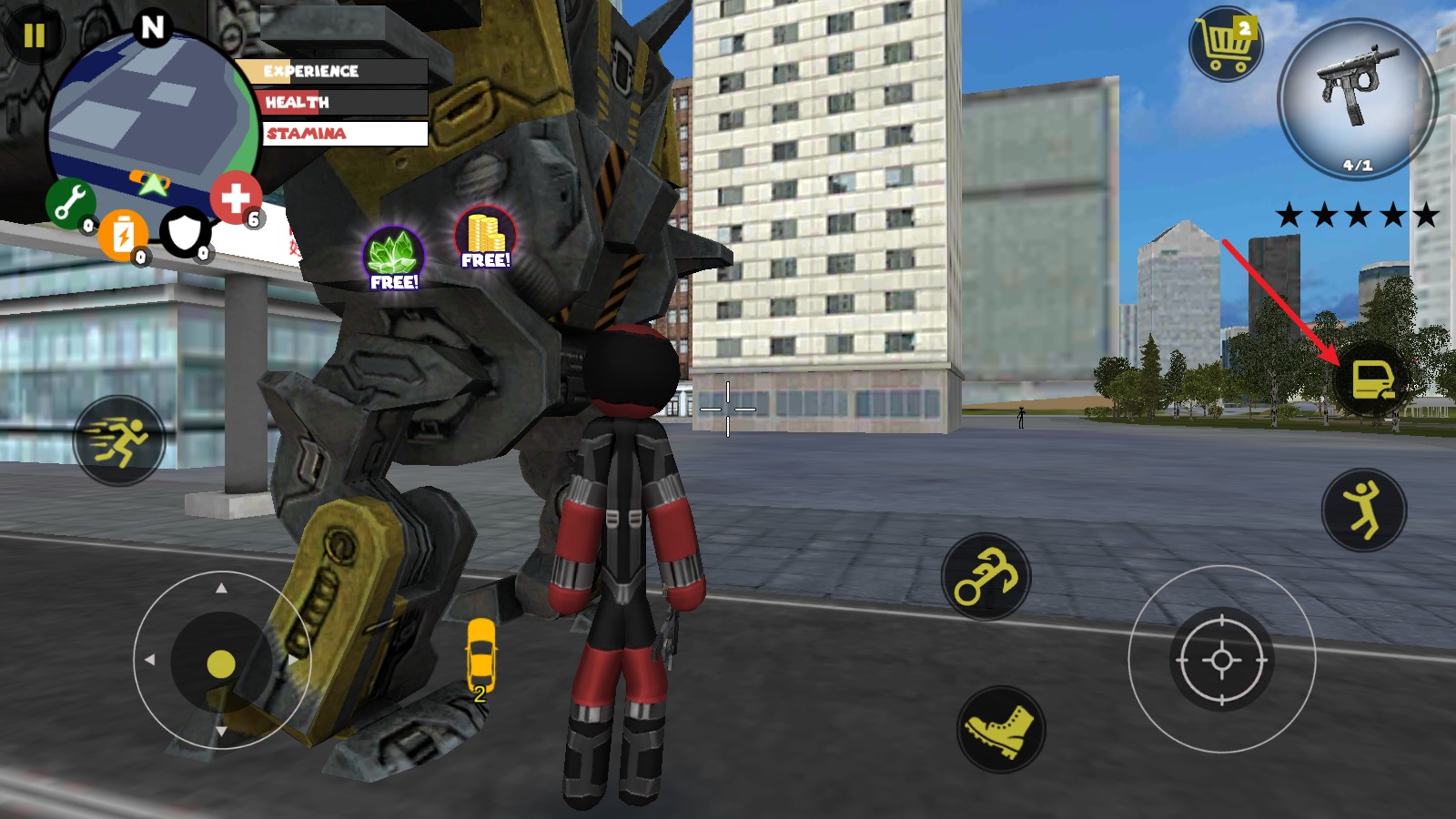This screenshot has width=1456, height=819.
Task: Use the white shield armor item
Action: [x=185, y=232]
